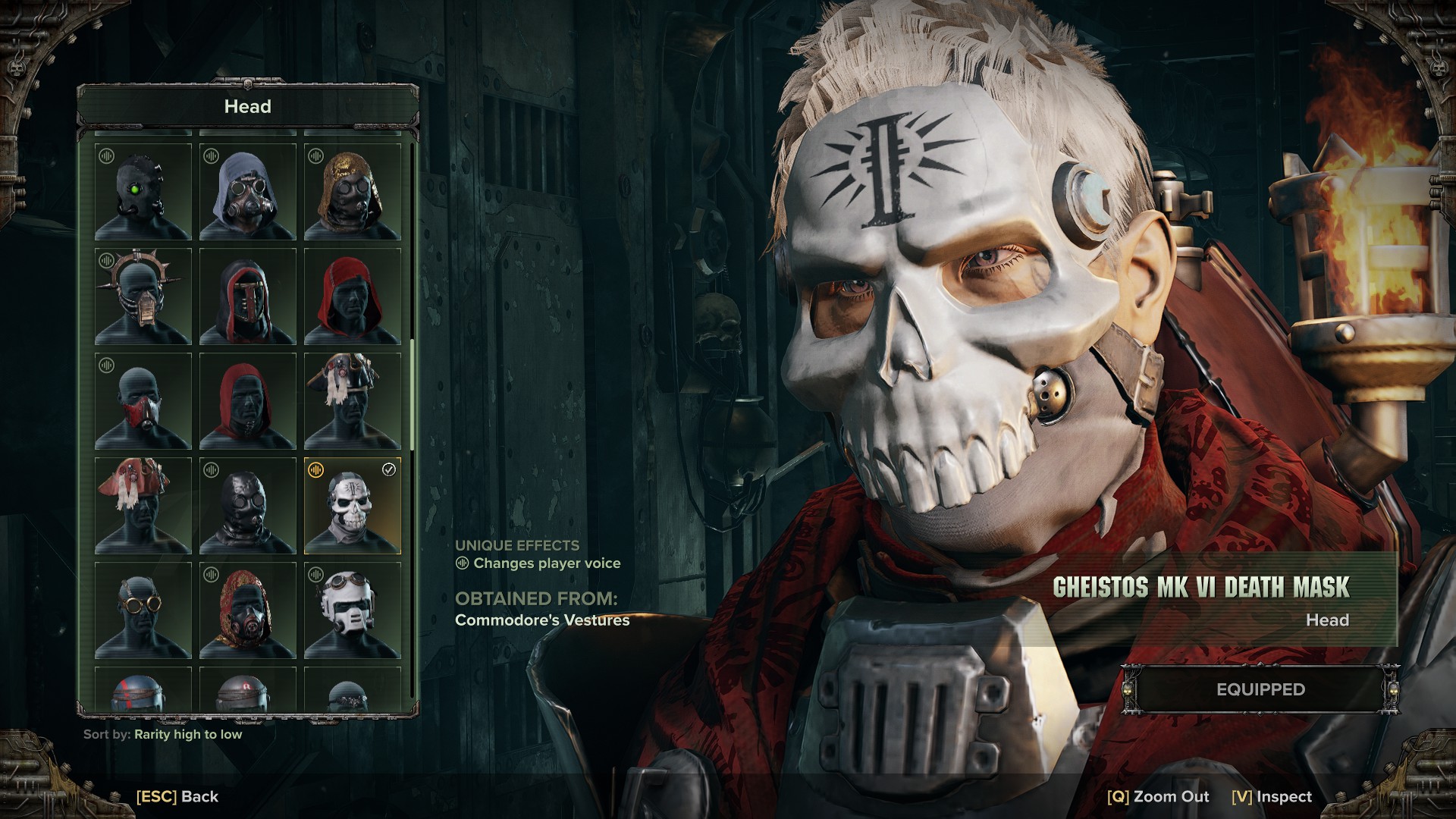Select the equipped white skull death mask
1456x819 pixels.
tap(353, 506)
